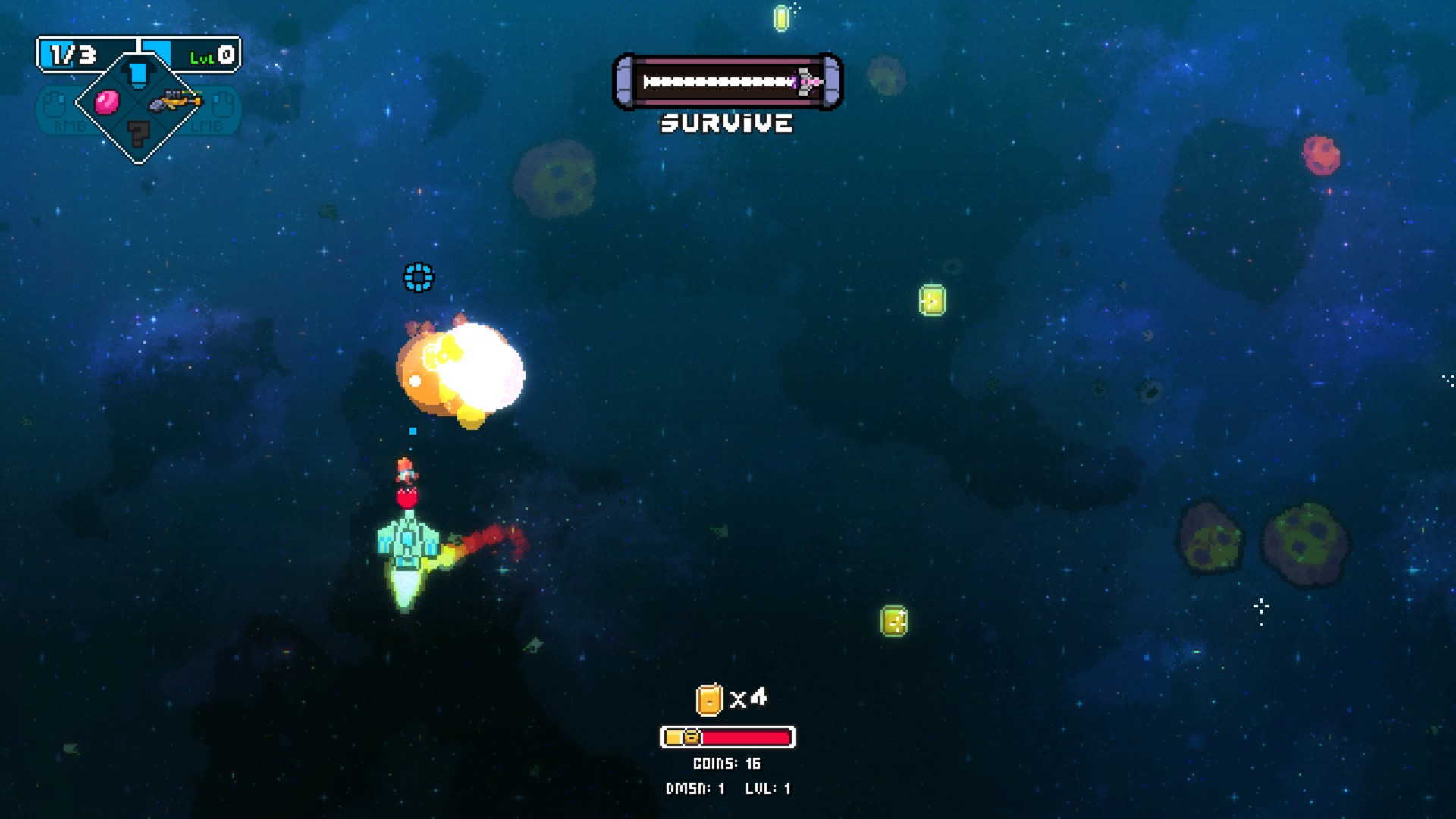Select the pink gem item slot
The height and width of the screenshot is (819, 1456).
[x=106, y=102]
